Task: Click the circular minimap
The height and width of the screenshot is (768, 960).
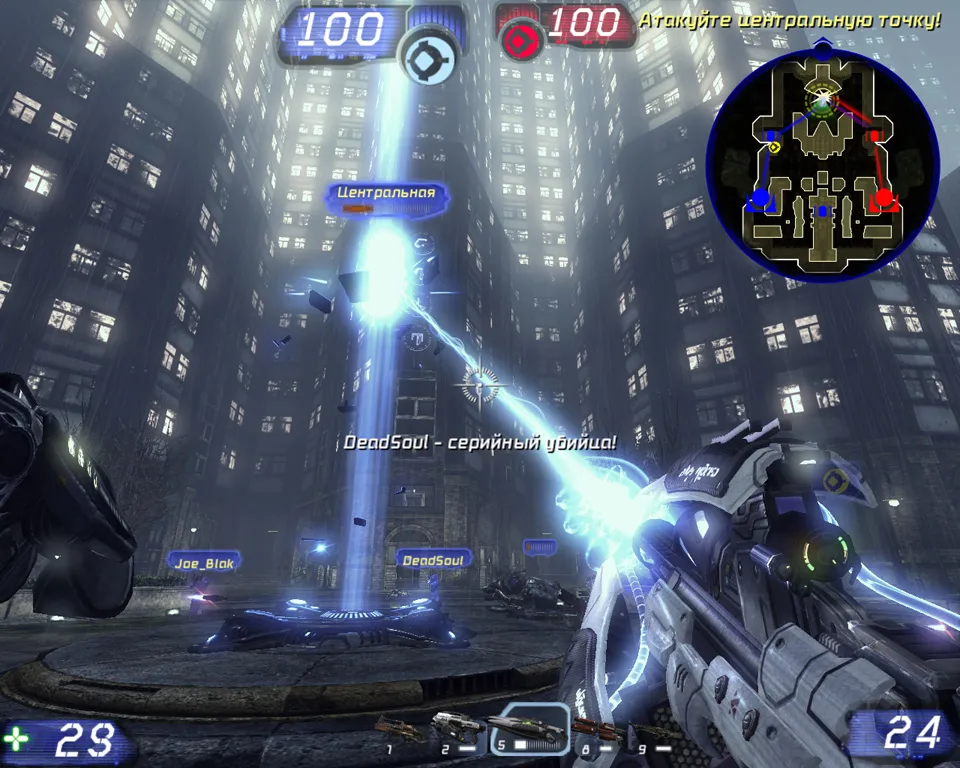Action: click(x=821, y=162)
